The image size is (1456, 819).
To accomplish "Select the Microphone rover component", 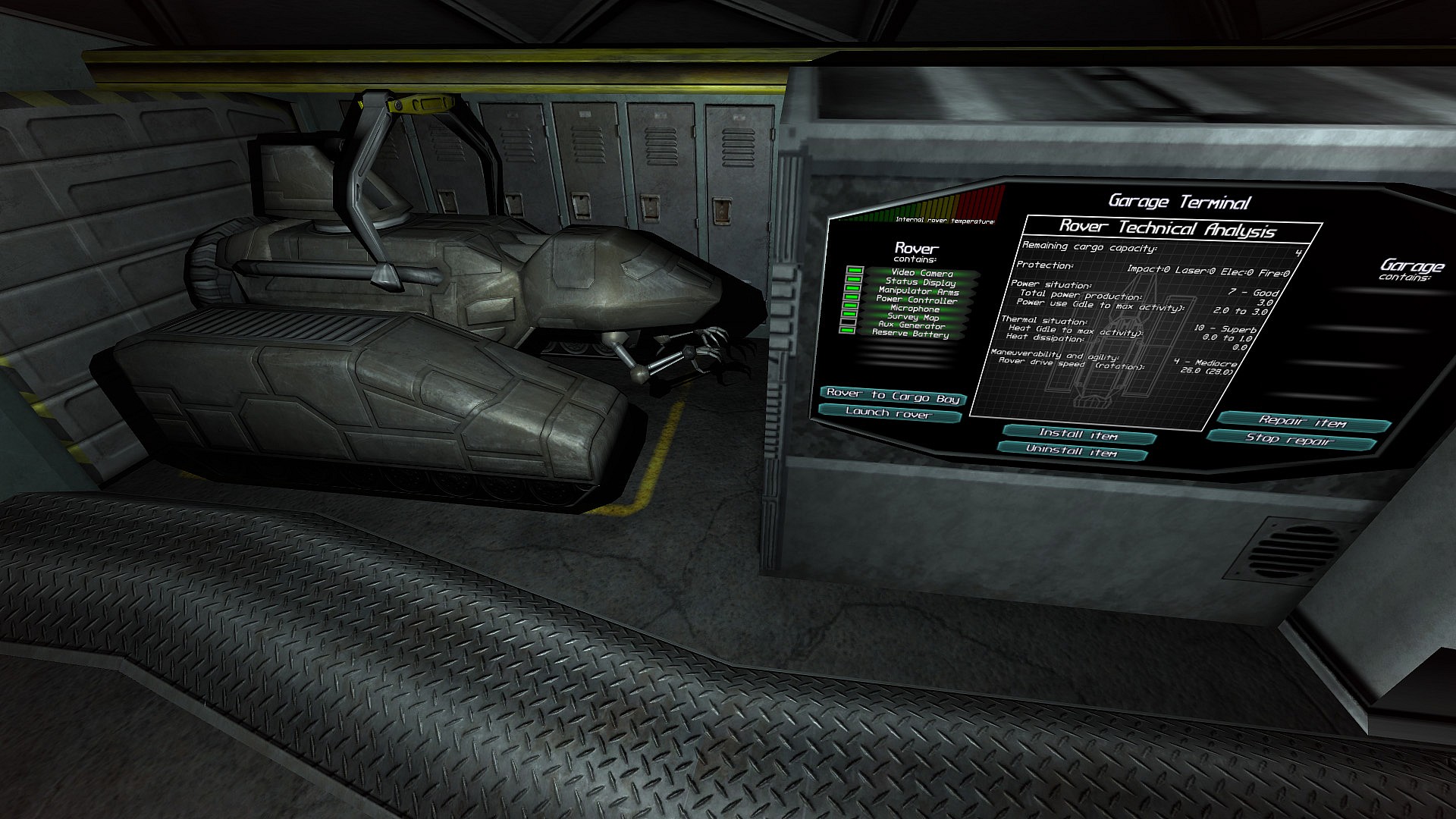I will click(x=915, y=309).
